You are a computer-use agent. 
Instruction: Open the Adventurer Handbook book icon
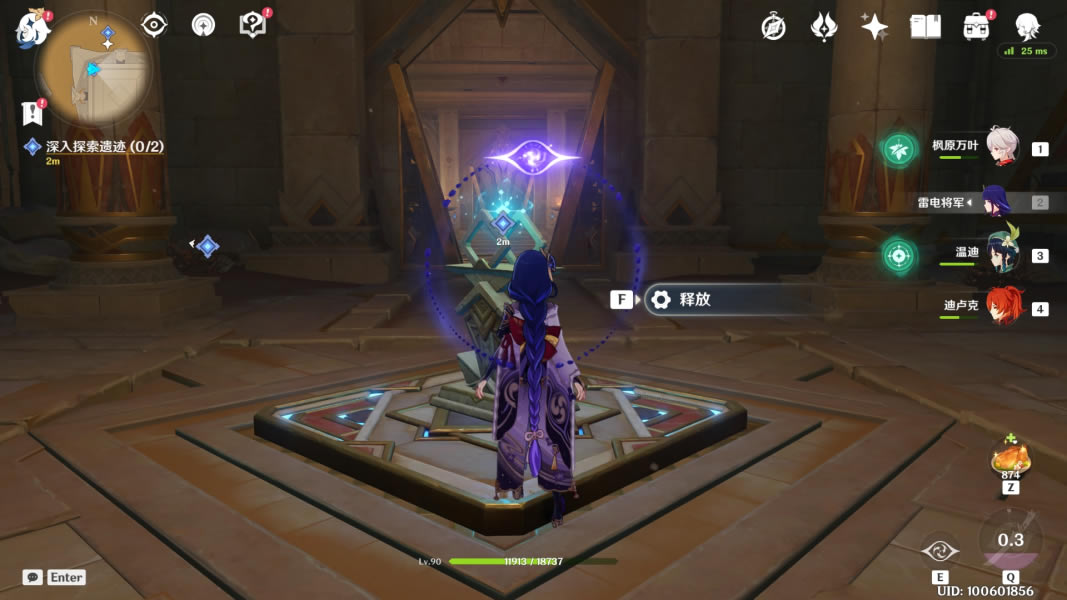coord(925,27)
